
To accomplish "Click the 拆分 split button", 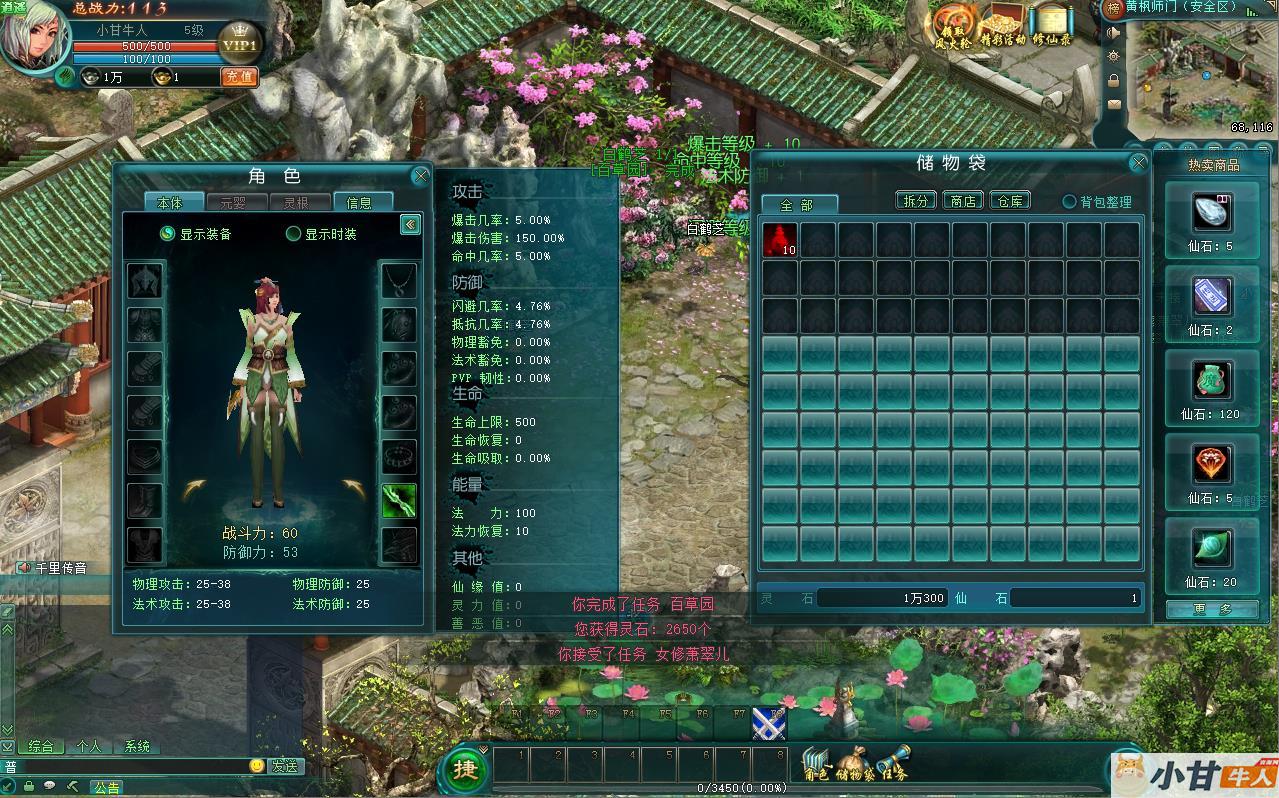I will pos(915,200).
